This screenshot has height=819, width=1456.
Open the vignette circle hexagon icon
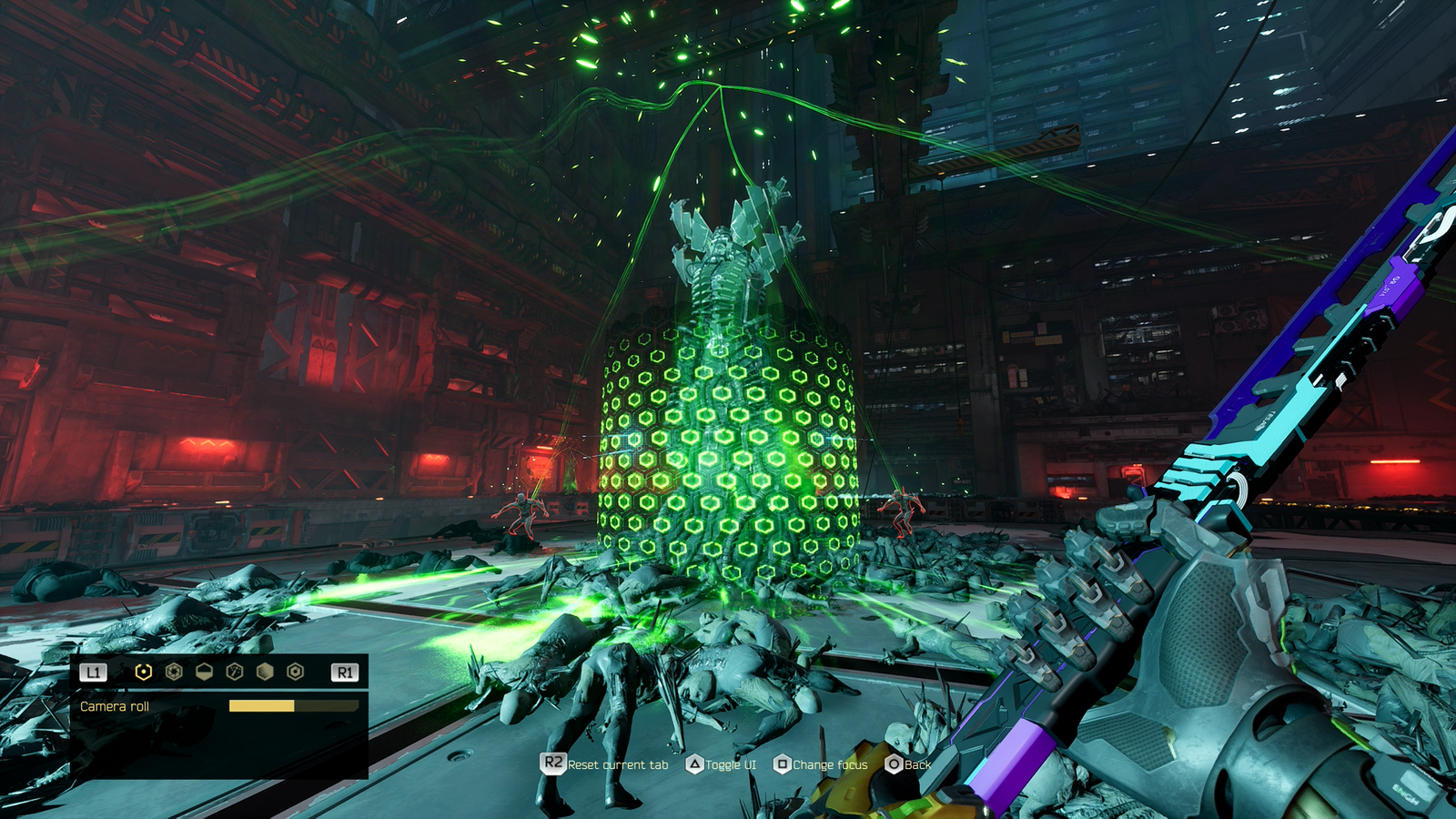tap(293, 672)
